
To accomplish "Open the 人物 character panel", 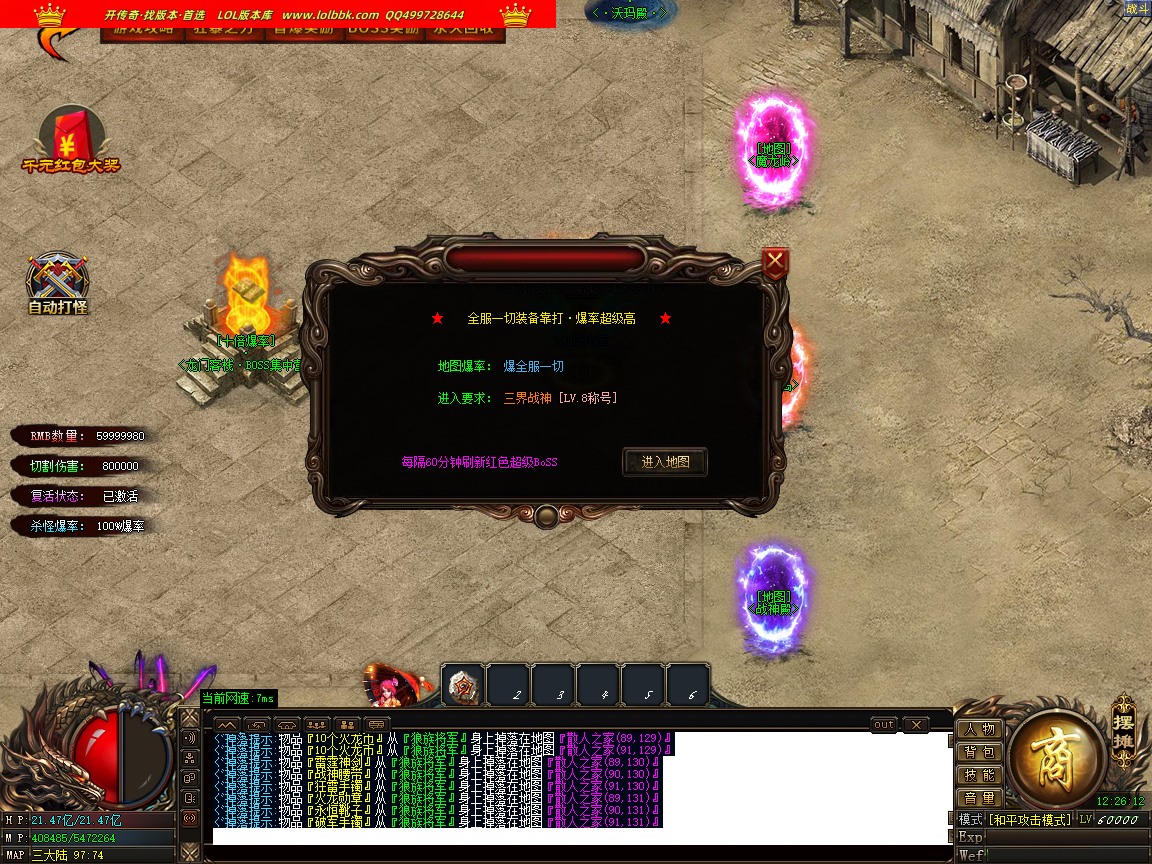I will click(979, 729).
